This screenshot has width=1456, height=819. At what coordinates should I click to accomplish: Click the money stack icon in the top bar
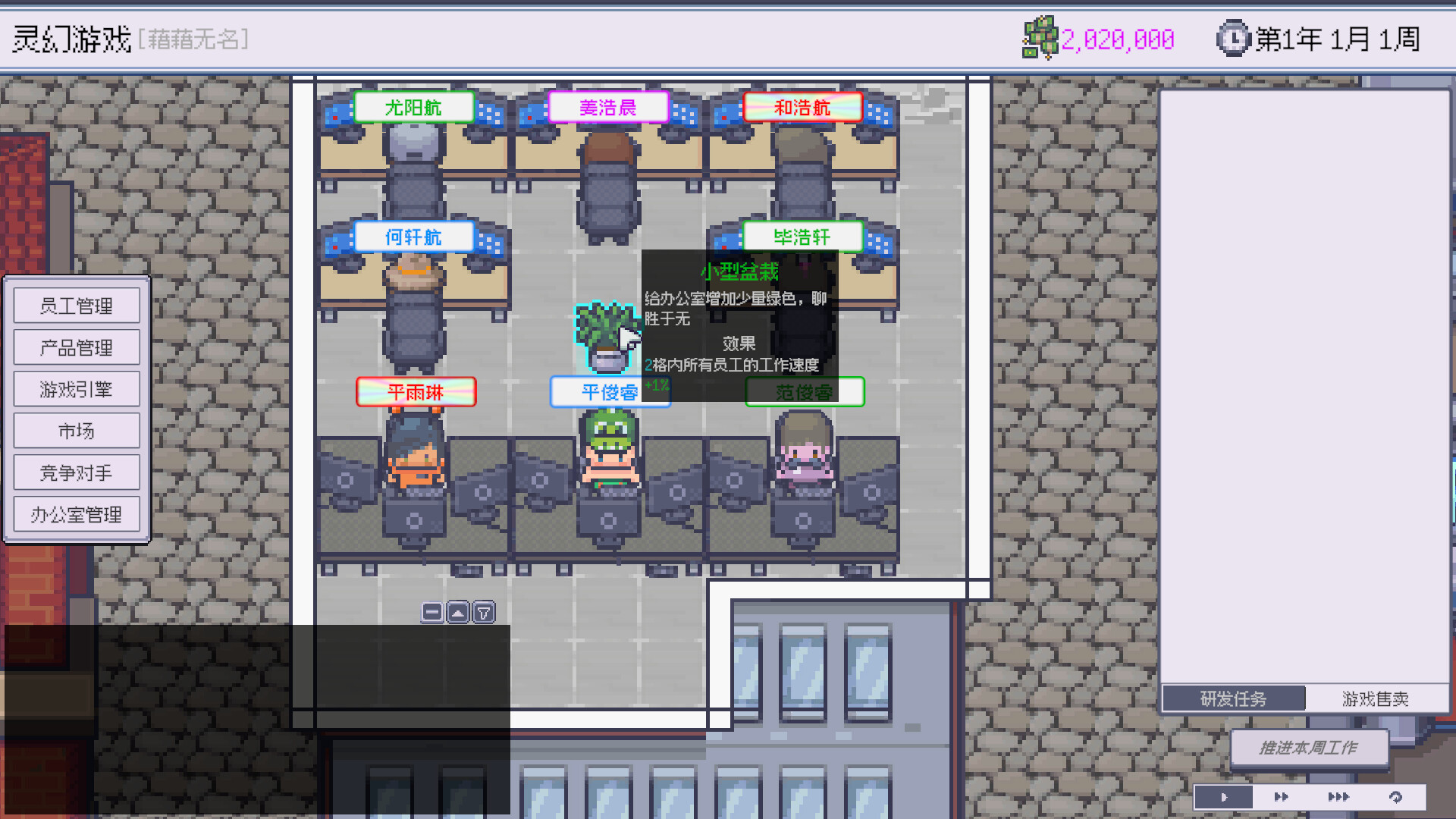click(x=1040, y=39)
